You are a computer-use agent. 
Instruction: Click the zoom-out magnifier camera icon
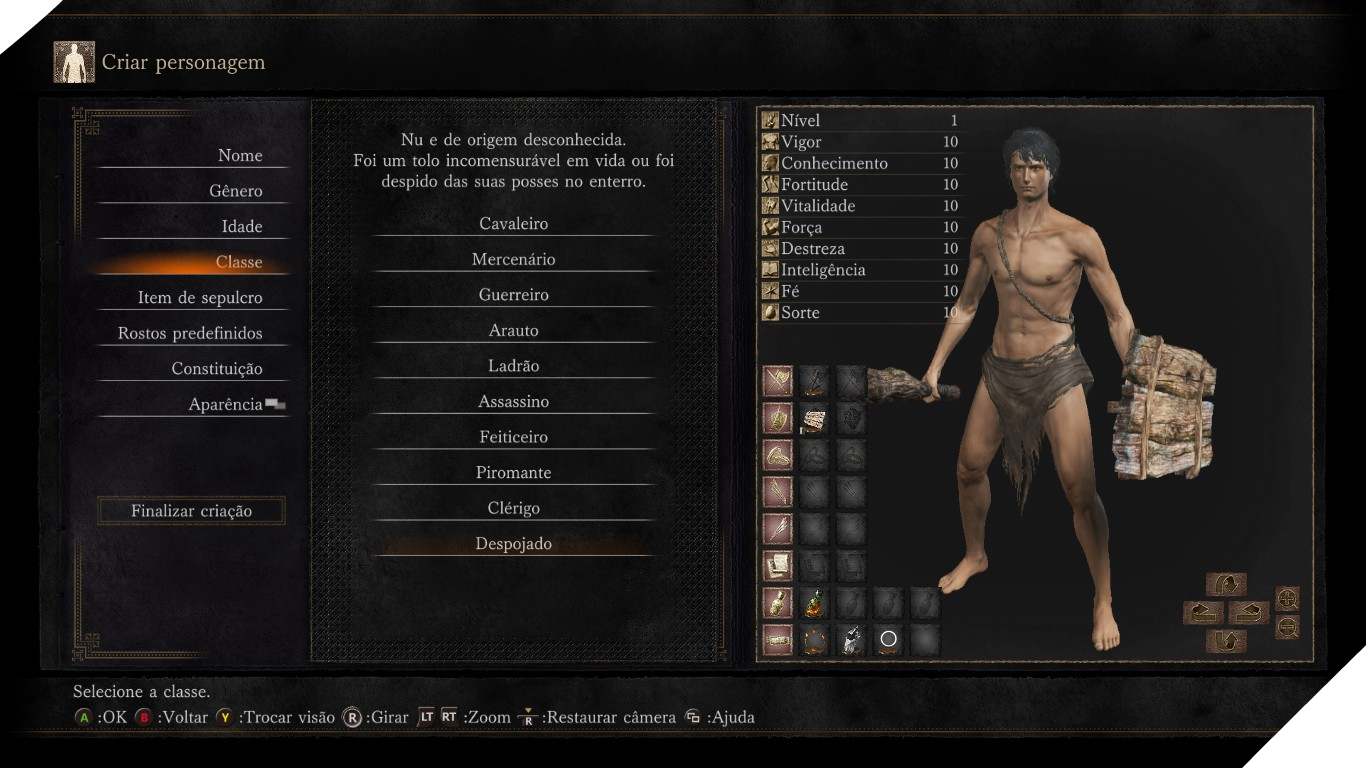pyautogui.click(x=1287, y=627)
